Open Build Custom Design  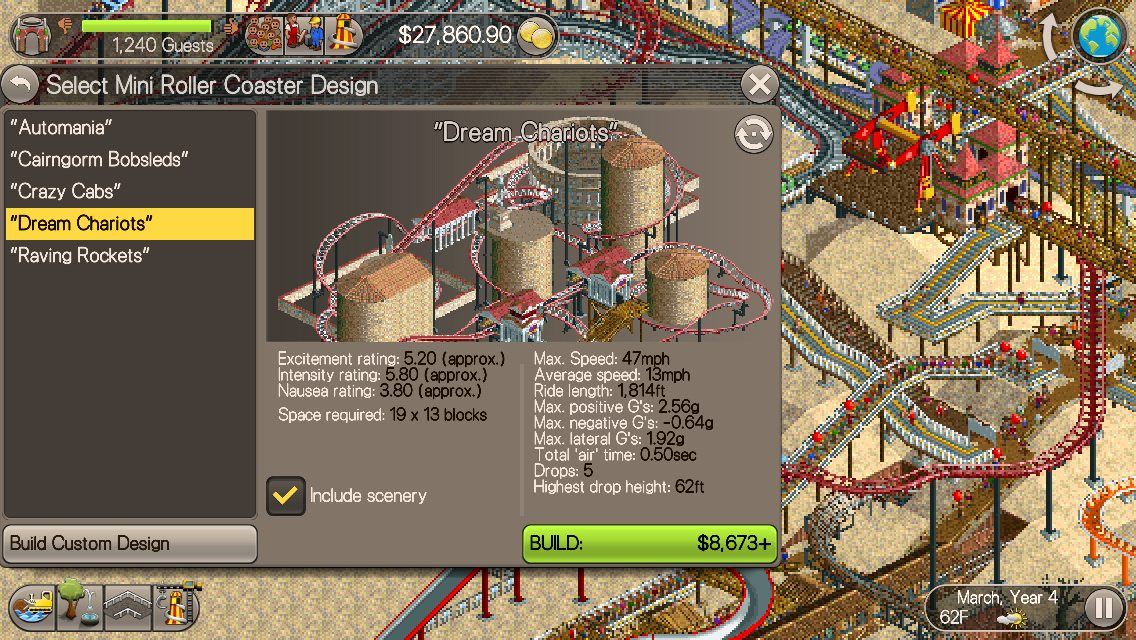click(x=130, y=543)
